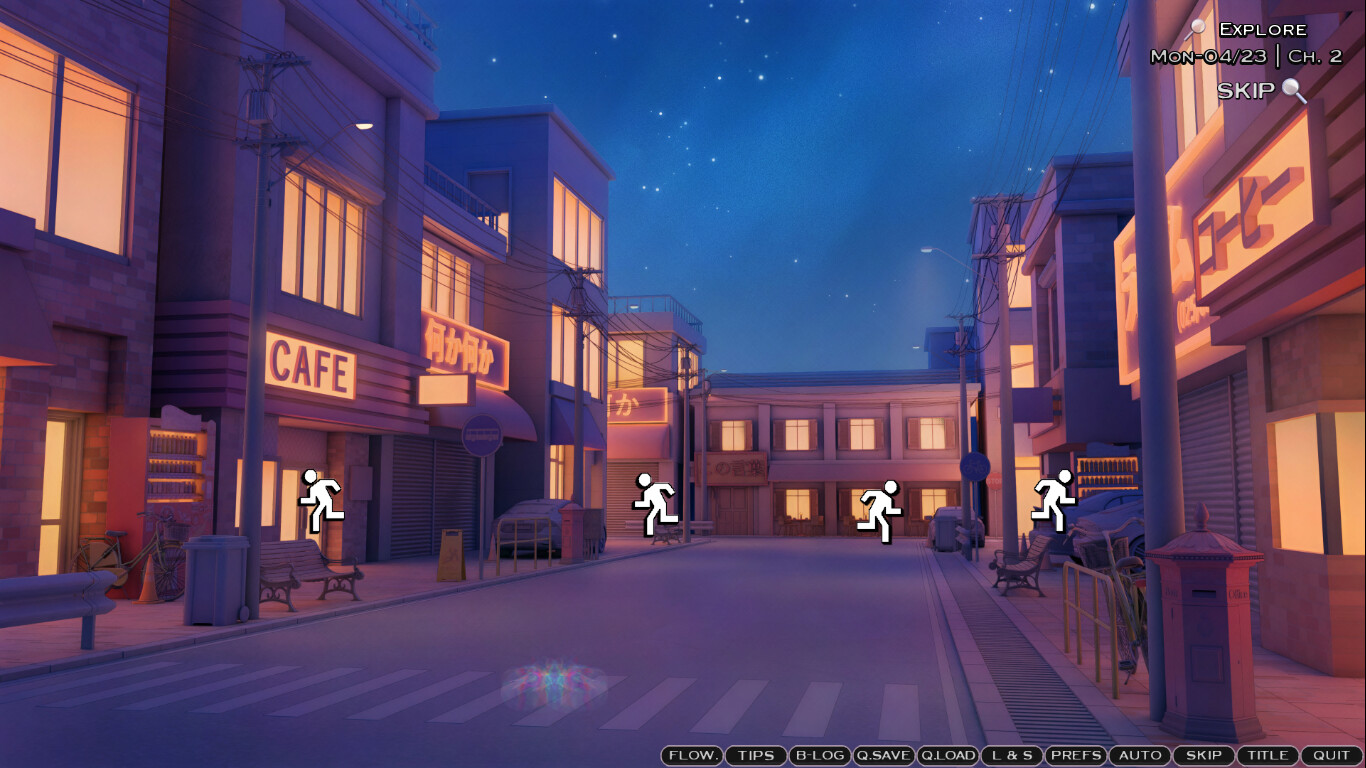This screenshot has width=1366, height=768.
Task: Return to TITLE screen
Action: click(x=1268, y=756)
